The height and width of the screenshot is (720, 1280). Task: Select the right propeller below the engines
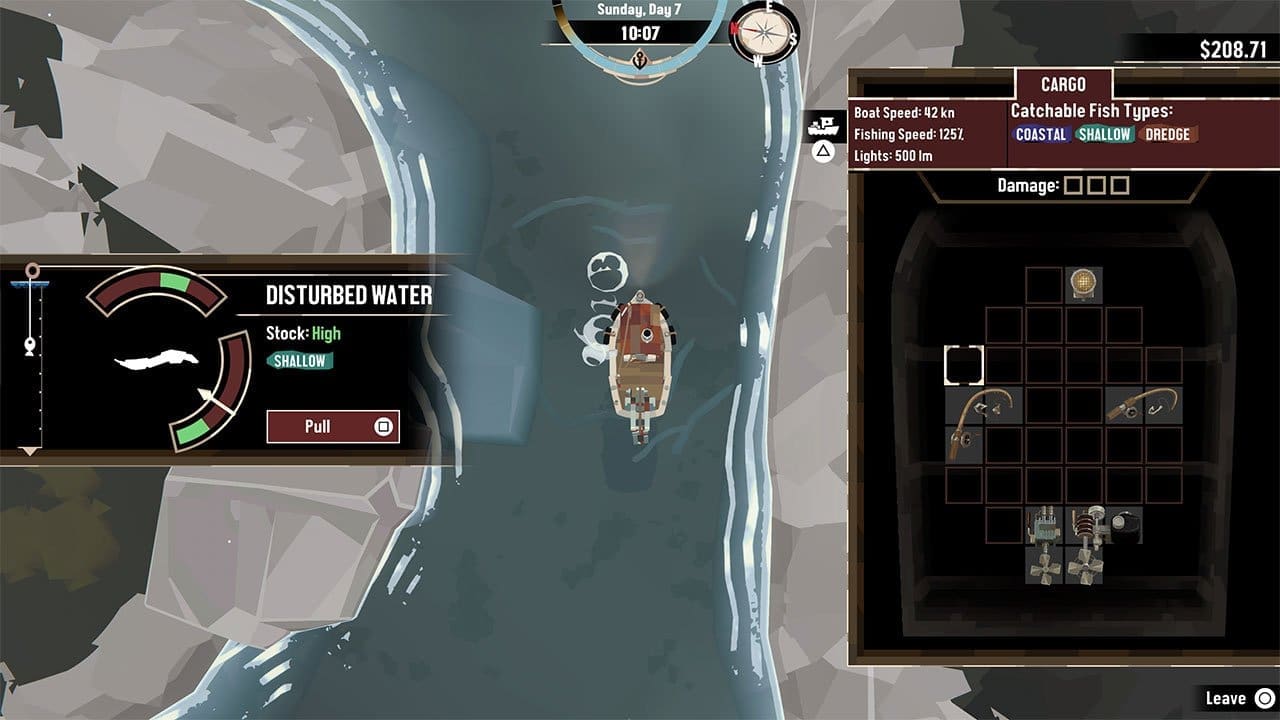click(x=1086, y=567)
